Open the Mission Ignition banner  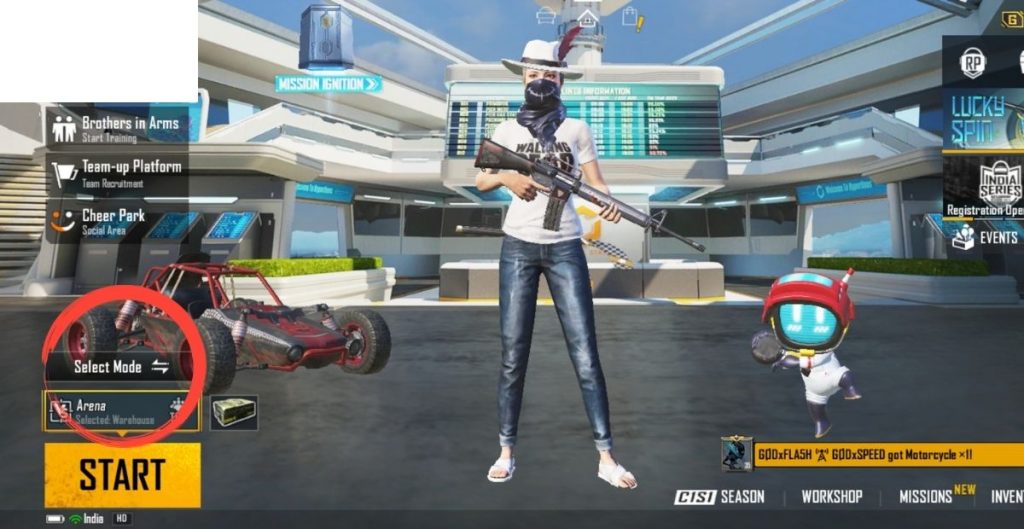tap(328, 84)
